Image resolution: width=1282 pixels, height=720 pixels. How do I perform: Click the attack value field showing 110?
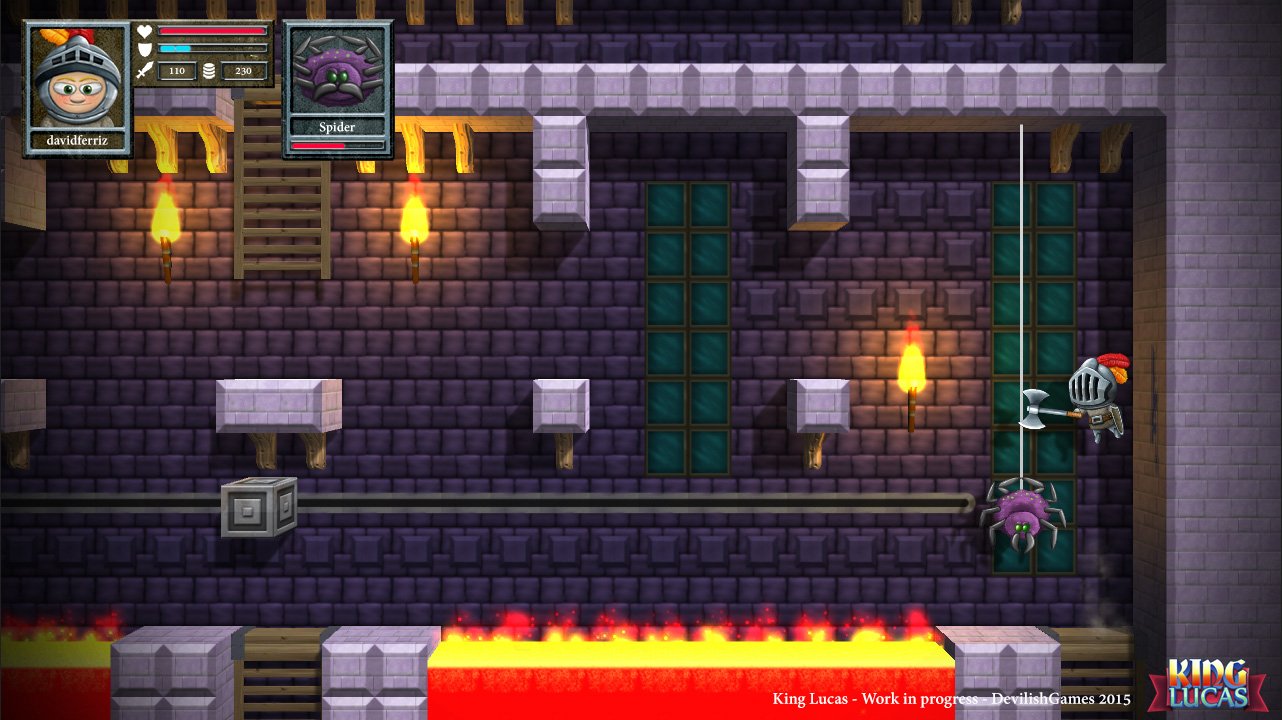tap(178, 71)
